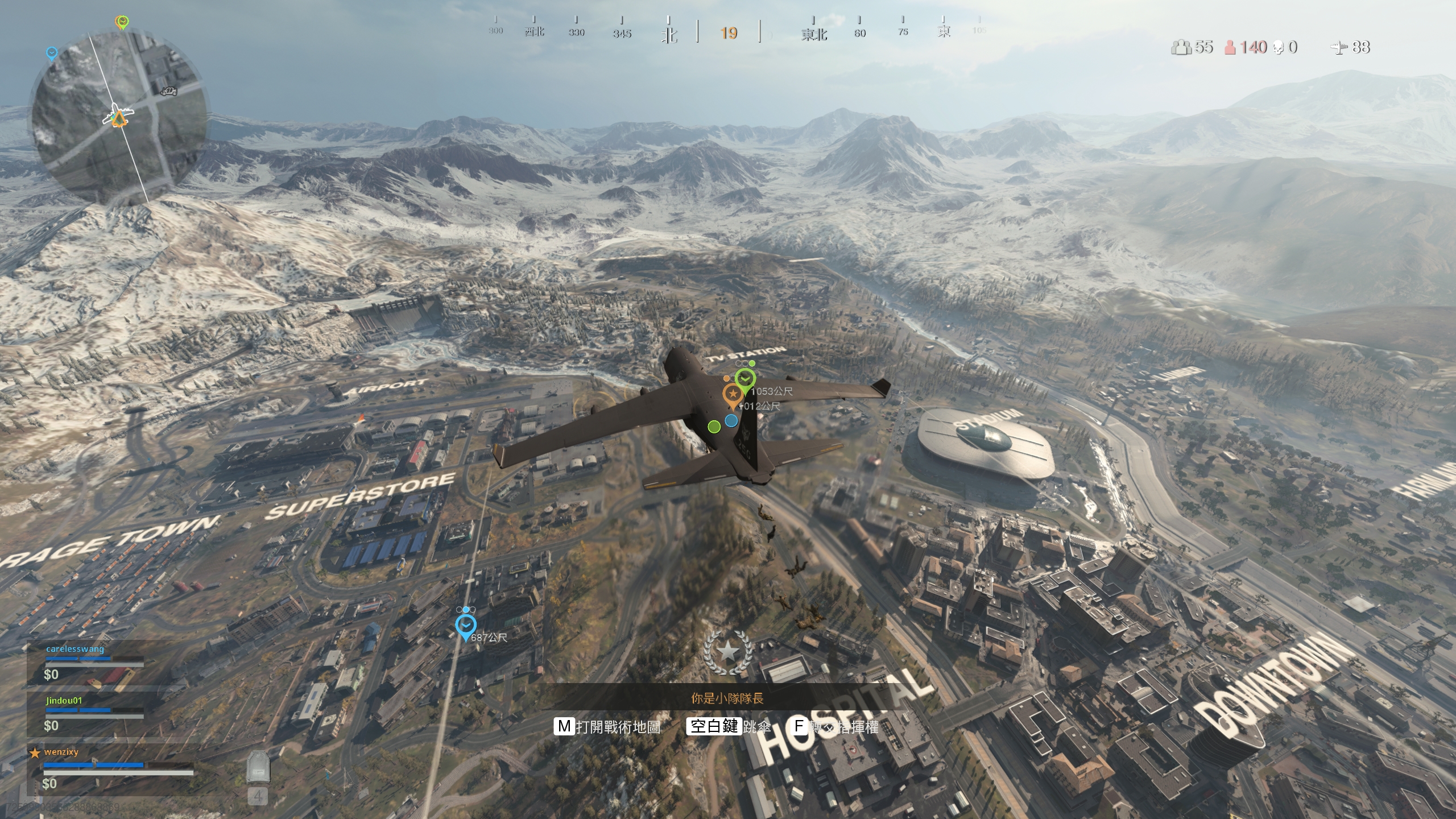This screenshot has width=1456, height=819.
Task: Select wenzixy's squad leader row
Action: point(111,768)
